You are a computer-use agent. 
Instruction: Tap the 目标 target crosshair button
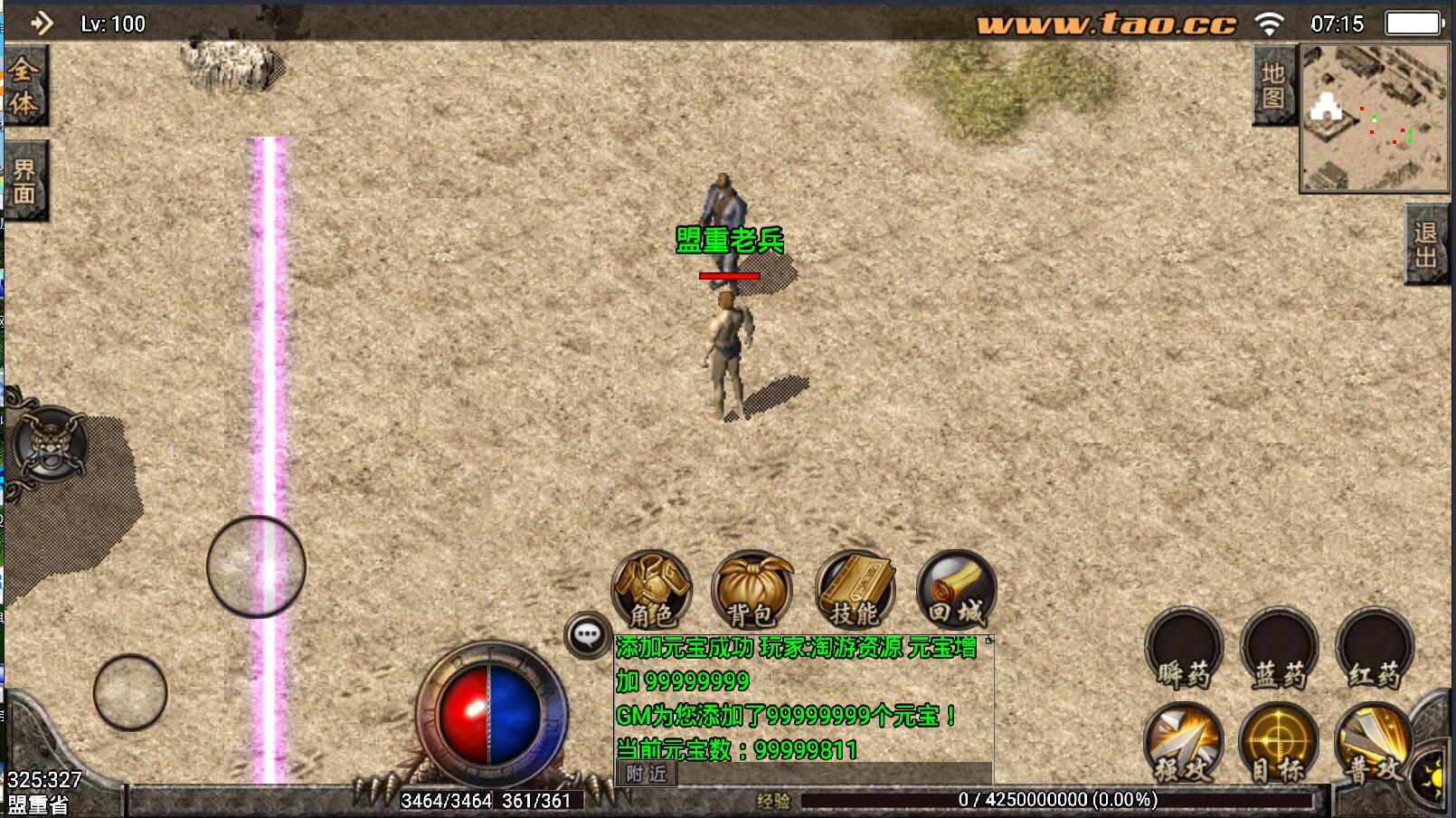click(1278, 744)
